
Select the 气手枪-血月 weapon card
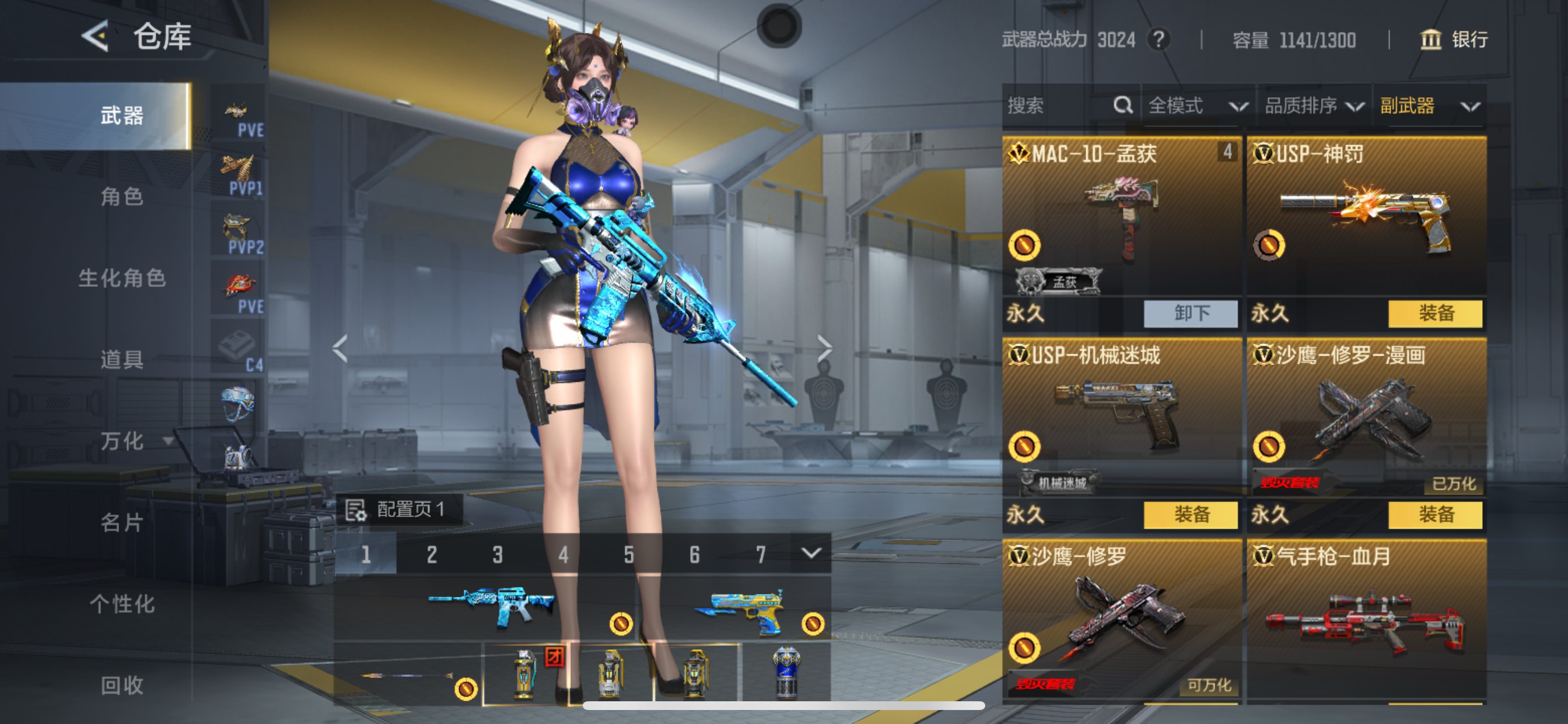point(1366,621)
